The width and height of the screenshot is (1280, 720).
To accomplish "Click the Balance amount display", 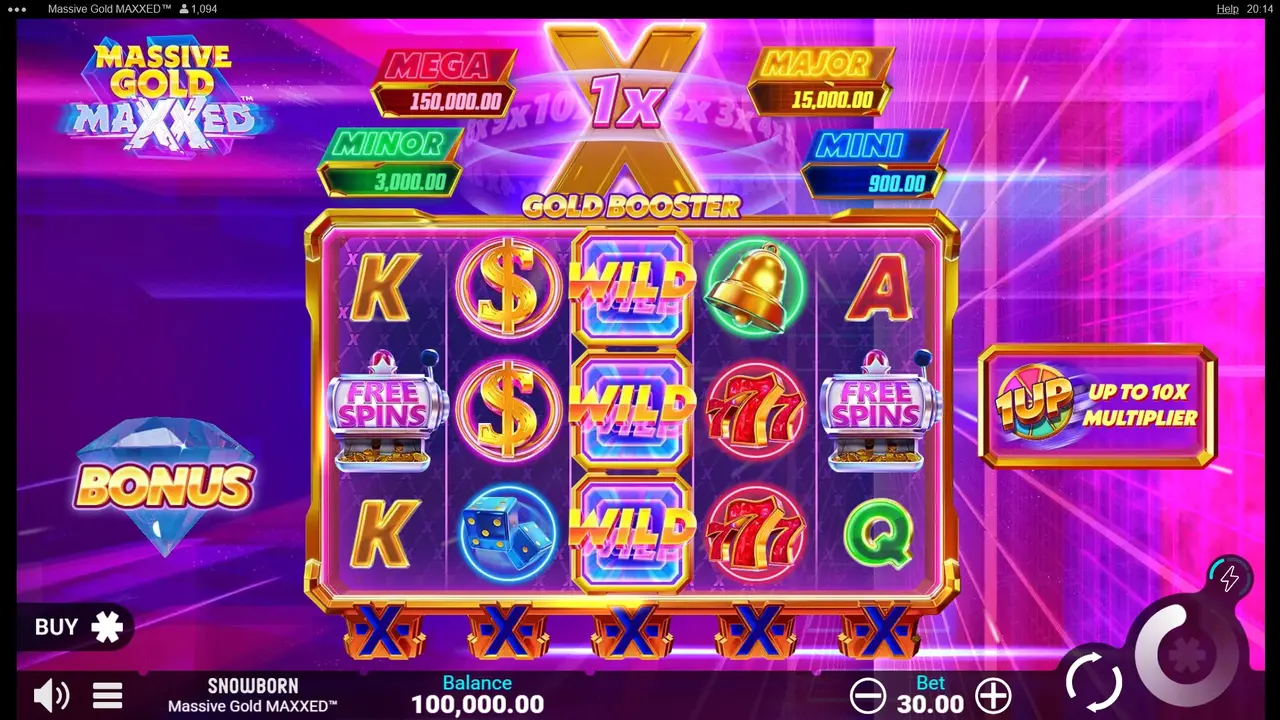I will tap(477, 704).
